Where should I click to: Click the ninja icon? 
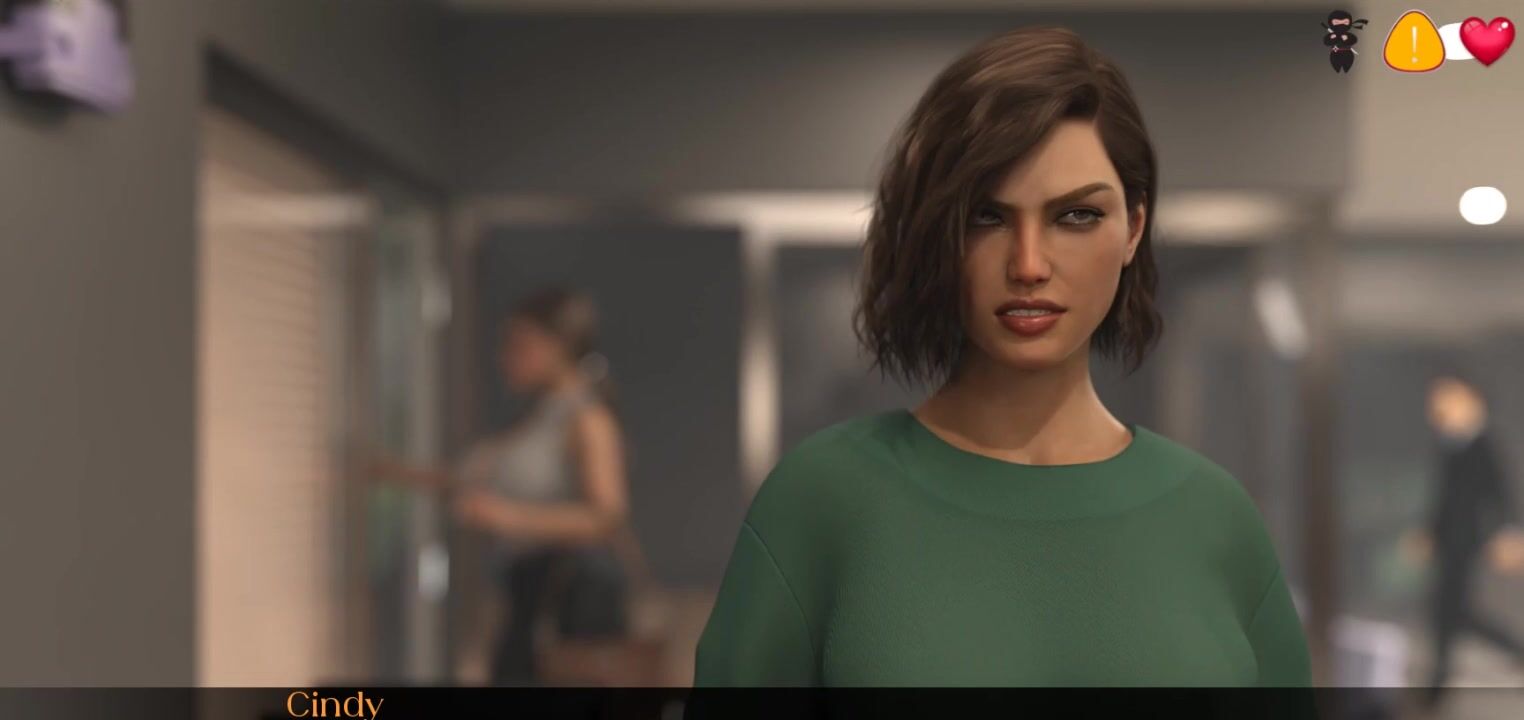(1340, 41)
